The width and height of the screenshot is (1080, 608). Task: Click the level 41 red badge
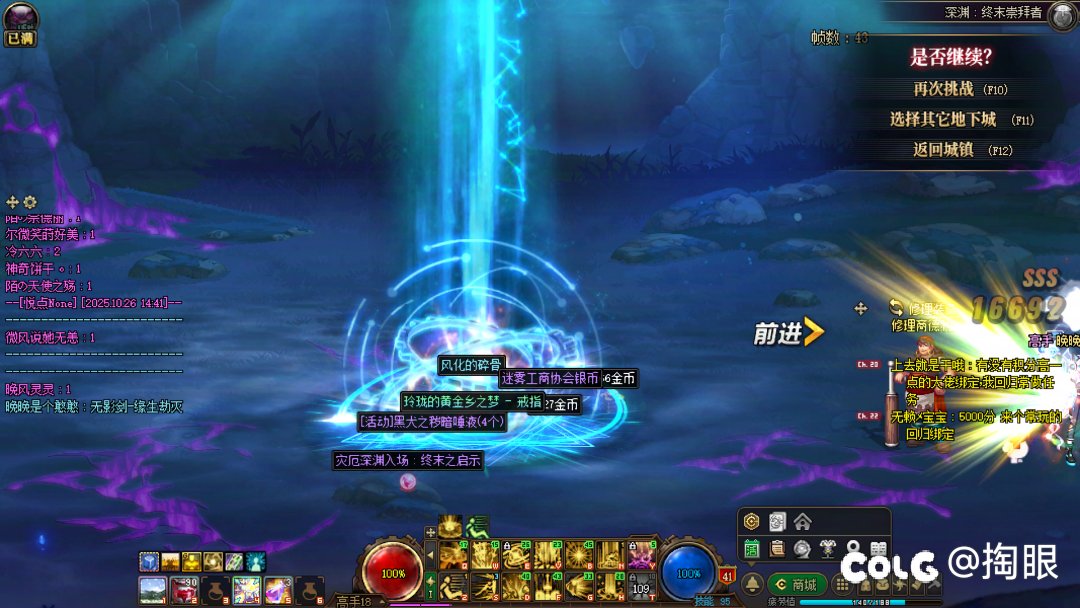coord(727,575)
